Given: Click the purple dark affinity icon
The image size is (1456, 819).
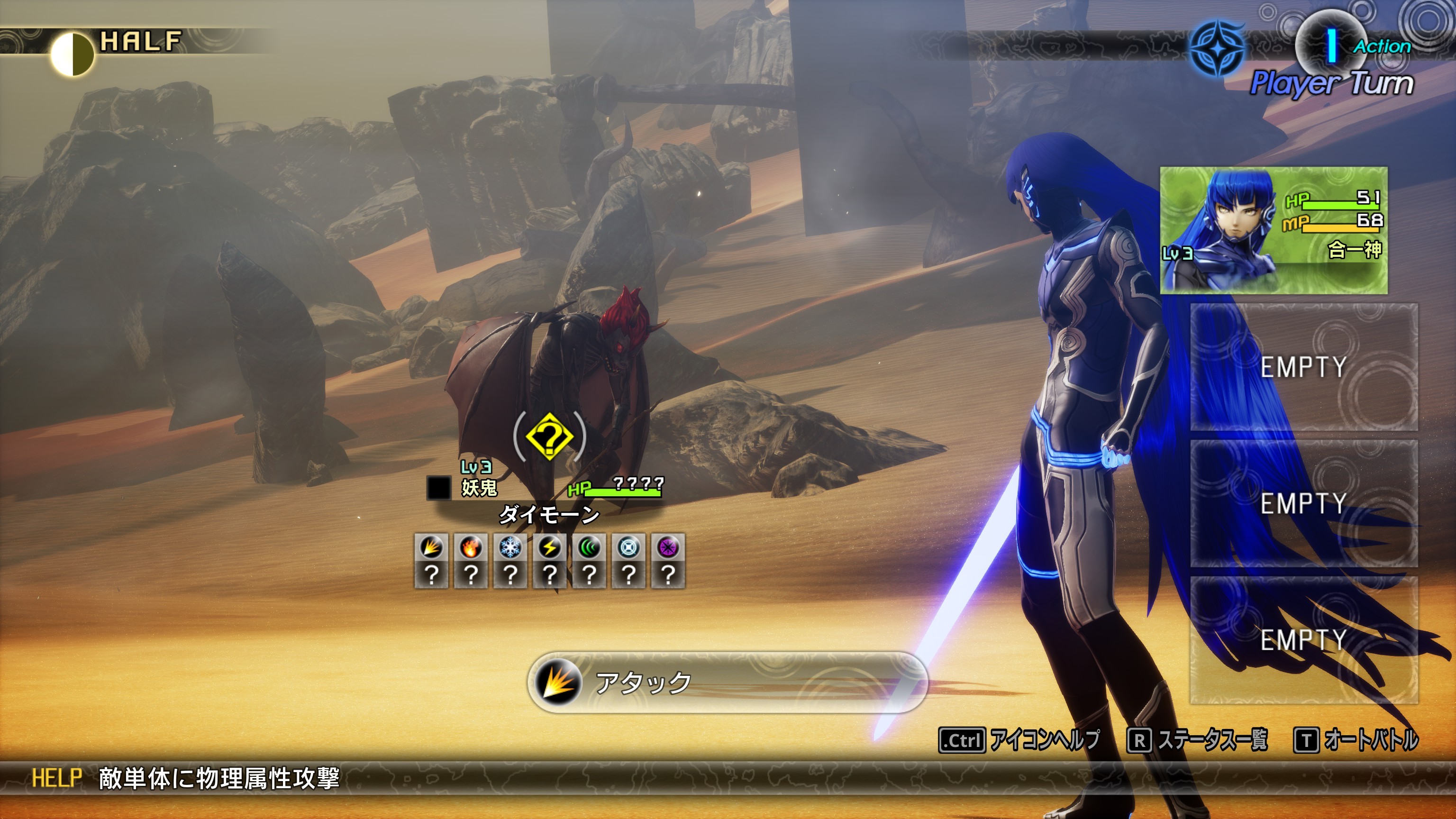Looking at the screenshot, I should 668,547.
